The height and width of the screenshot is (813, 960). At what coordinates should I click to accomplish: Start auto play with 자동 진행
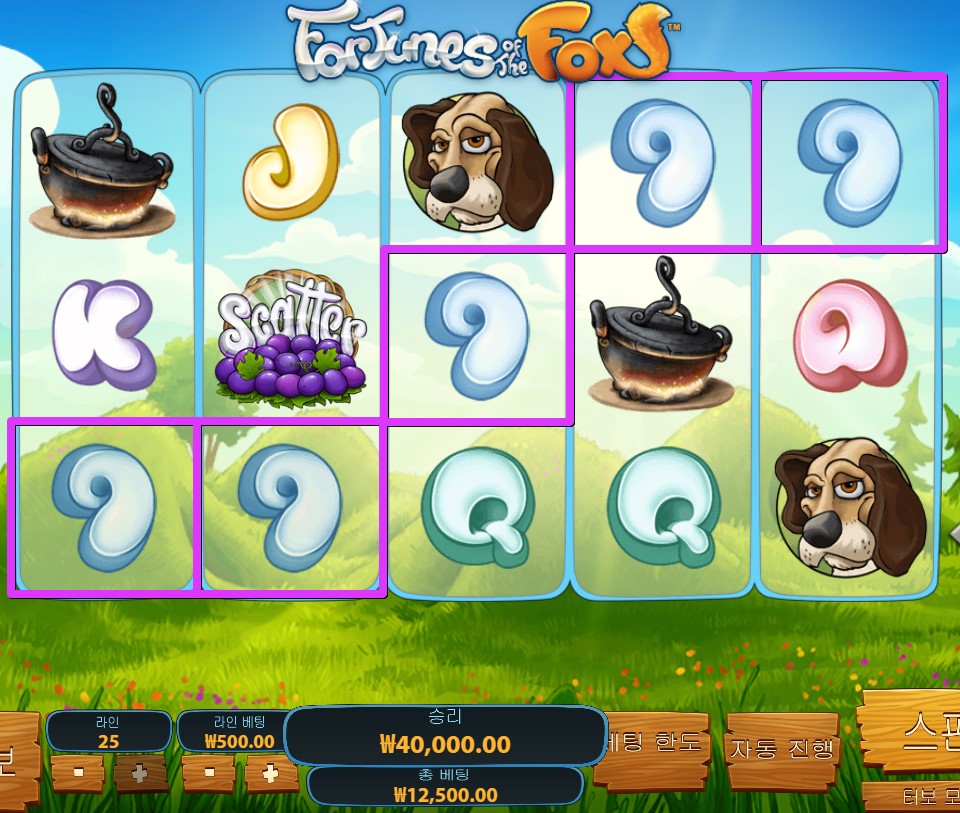tap(782, 747)
